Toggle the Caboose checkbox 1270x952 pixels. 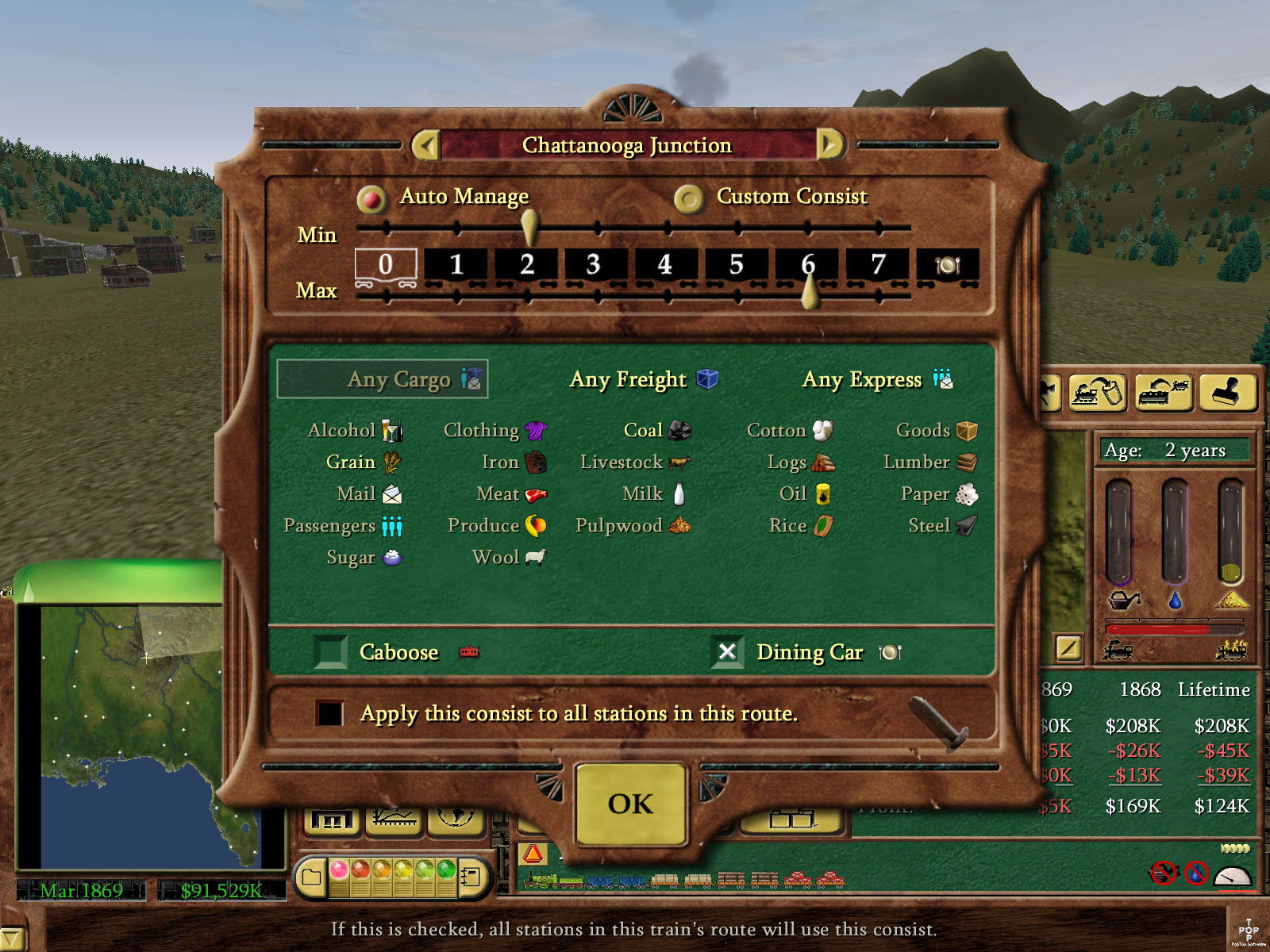pos(330,652)
